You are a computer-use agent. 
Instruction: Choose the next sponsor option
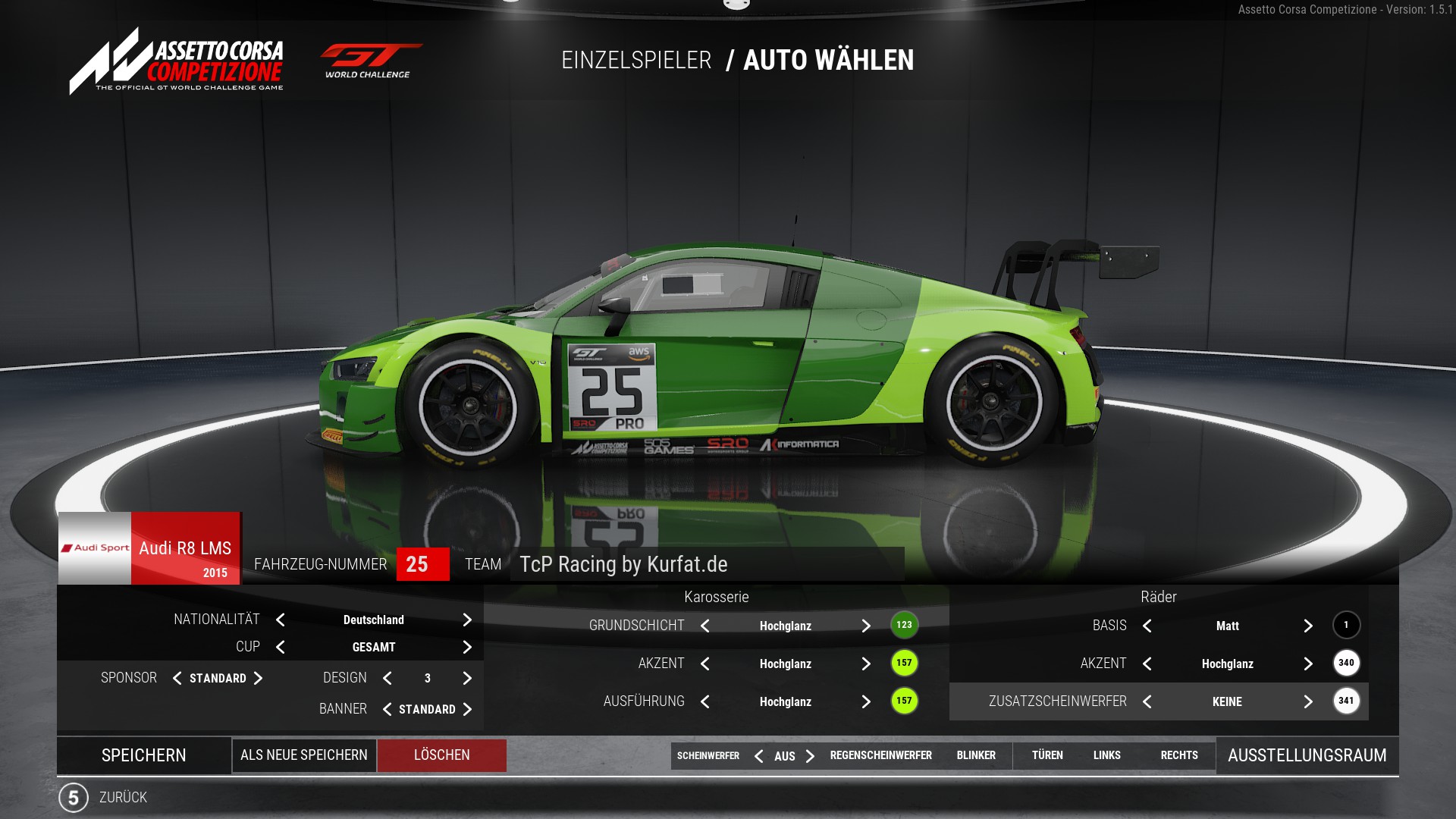(258, 678)
